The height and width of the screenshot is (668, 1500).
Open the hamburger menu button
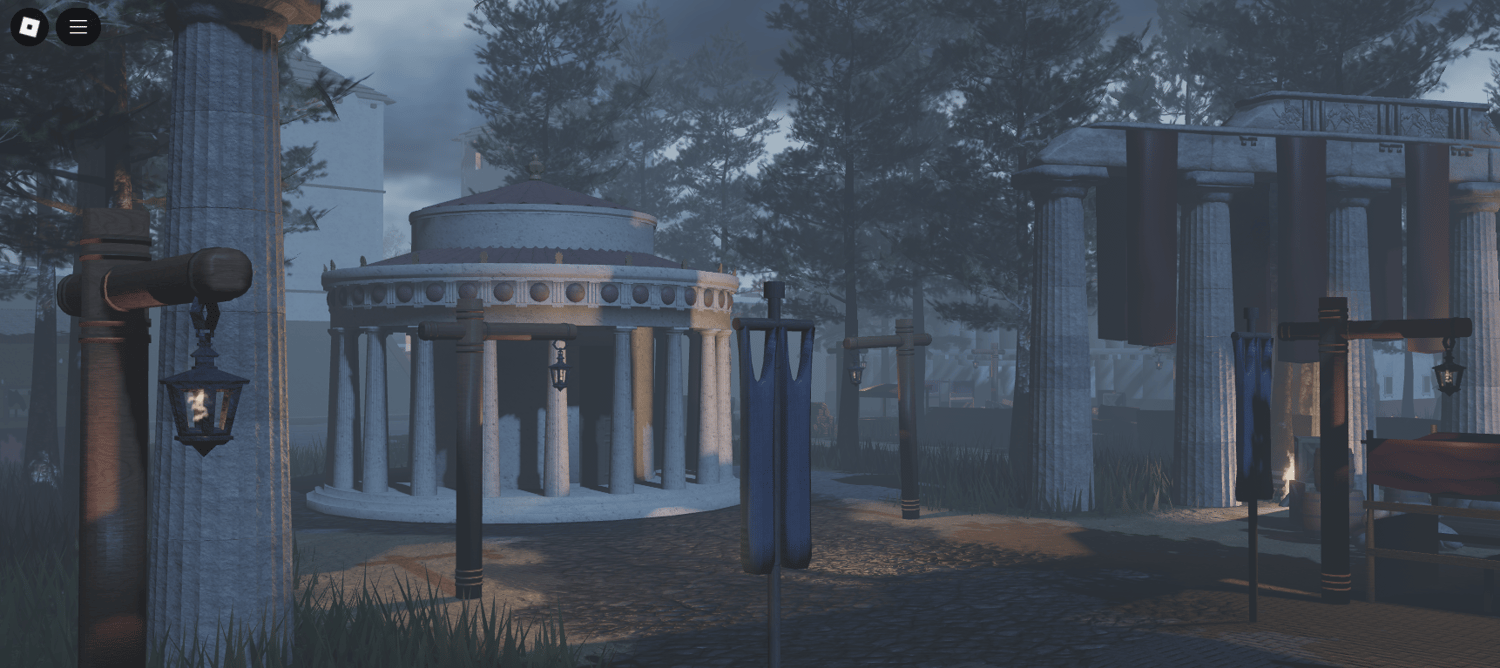(78, 27)
